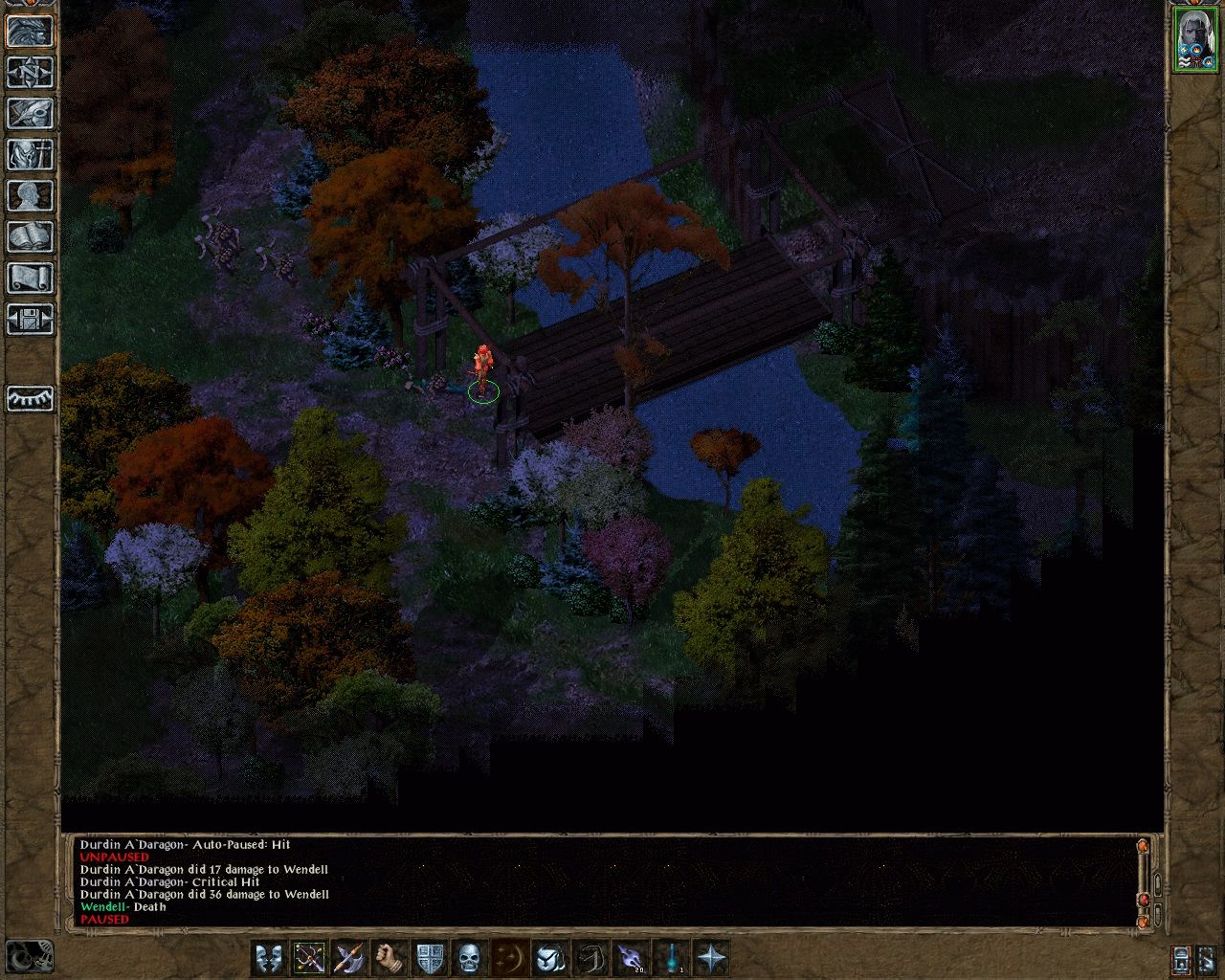Image resolution: width=1225 pixels, height=980 pixels.
Task: Activate the four-pointed star button
Action: (711, 957)
